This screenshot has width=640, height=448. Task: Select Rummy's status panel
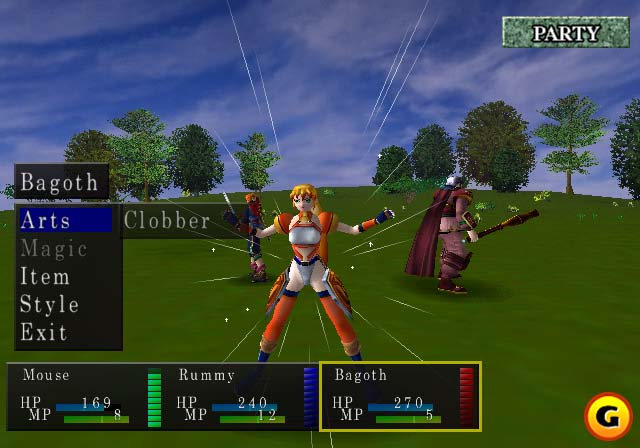click(240, 396)
